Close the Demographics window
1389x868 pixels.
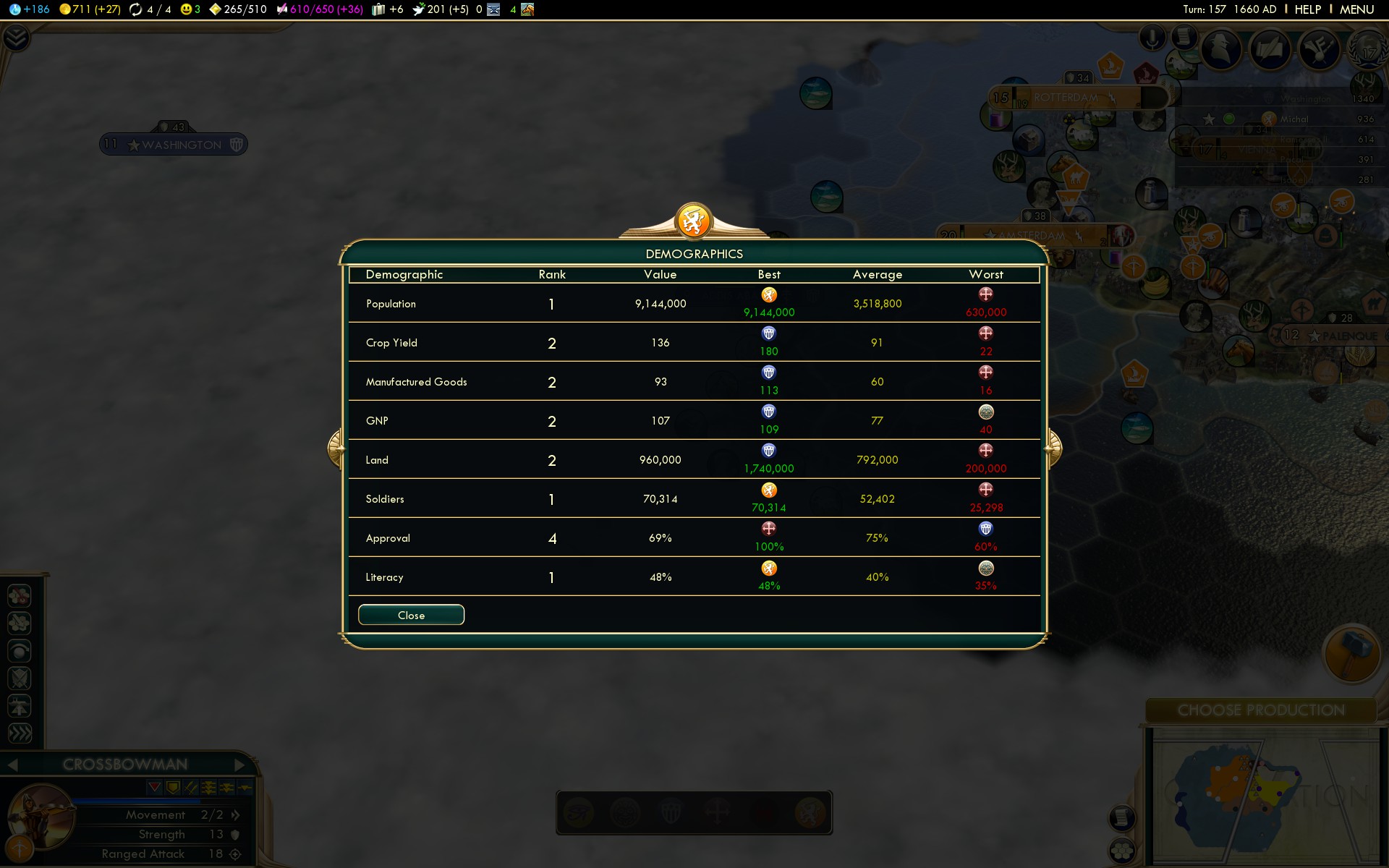tap(411, 615)
